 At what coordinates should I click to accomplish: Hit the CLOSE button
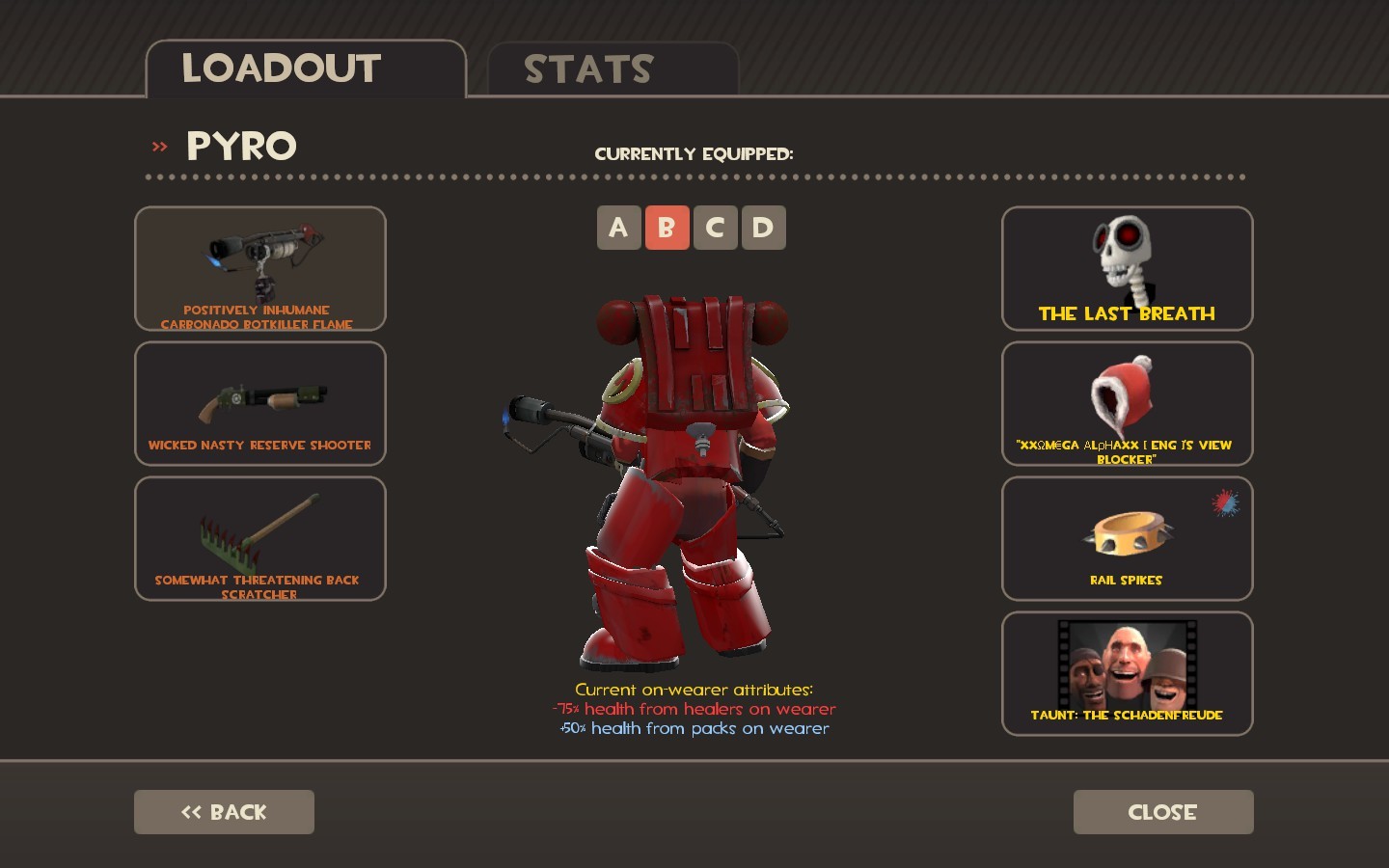tap(1162, 812)
